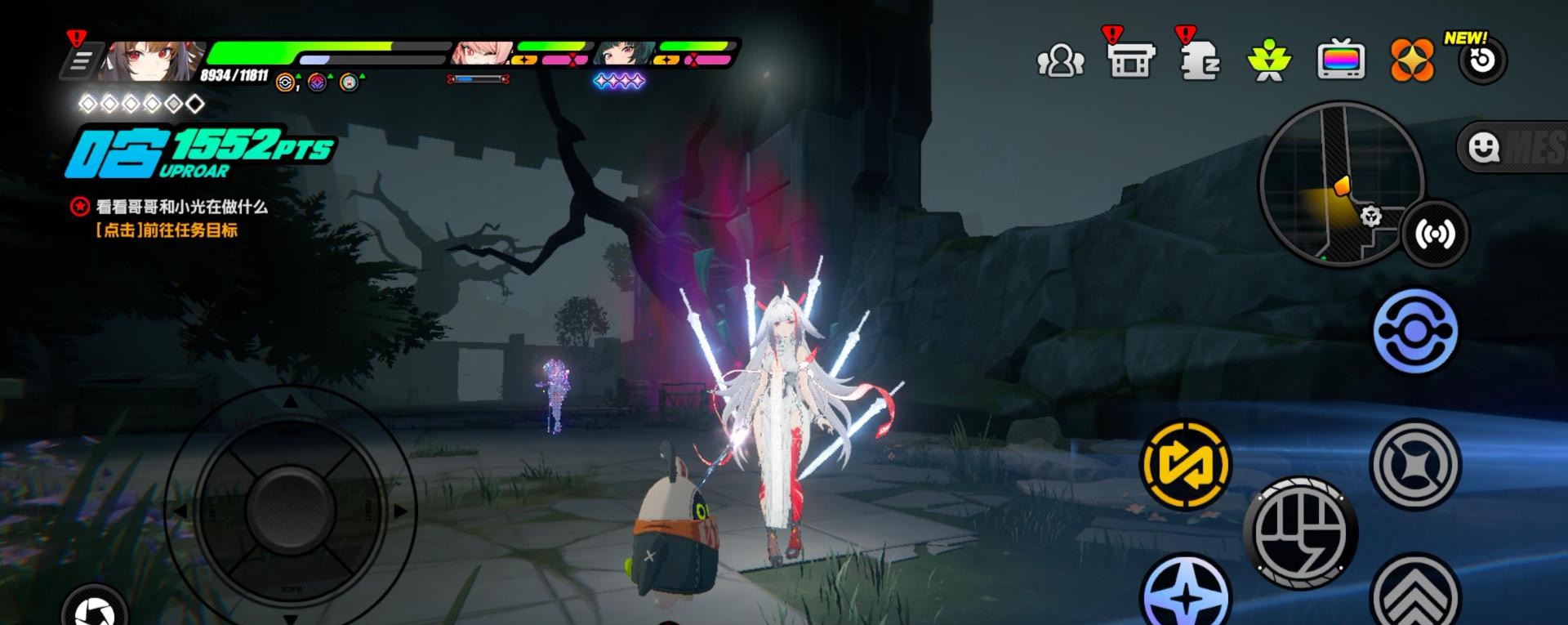
Task: Open the circular icon tagged NEW!
Action: click(1482, 61)
